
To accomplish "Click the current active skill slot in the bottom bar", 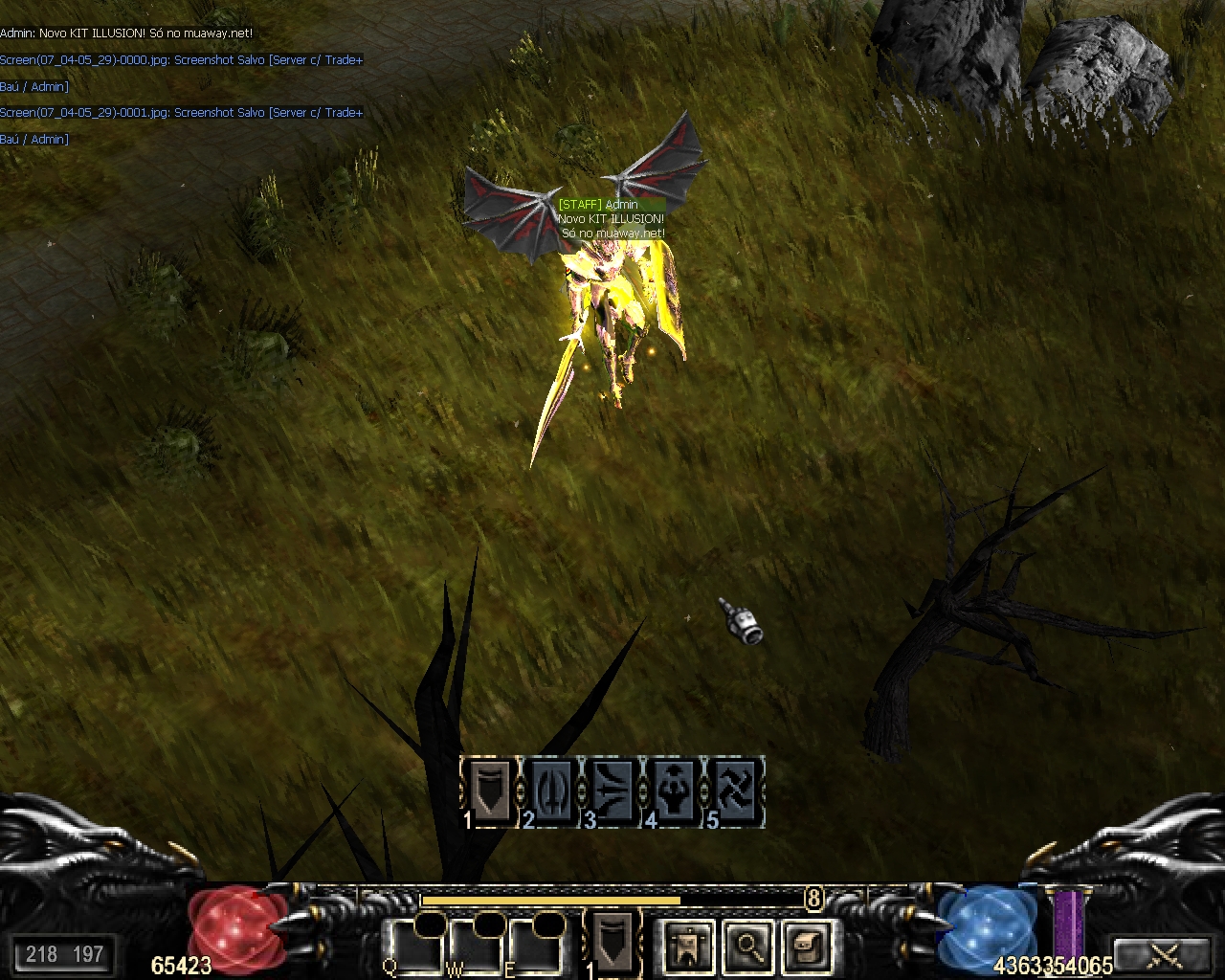I will (x=612, y=941).
